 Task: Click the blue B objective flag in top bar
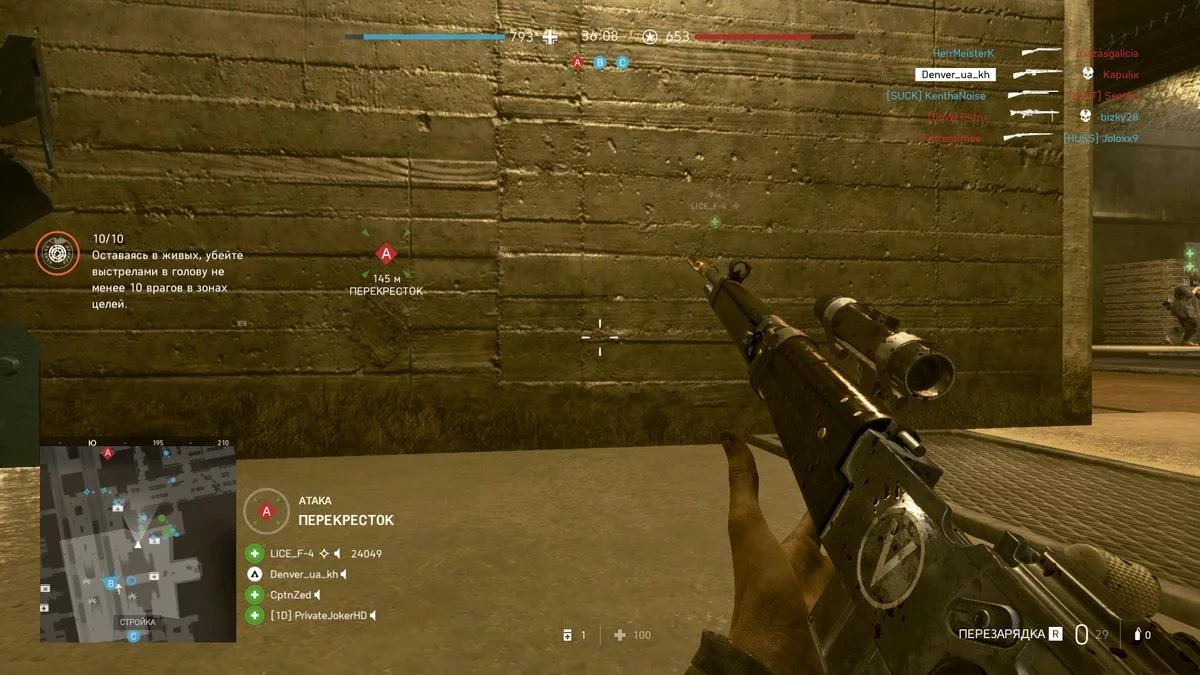[600, 62]
